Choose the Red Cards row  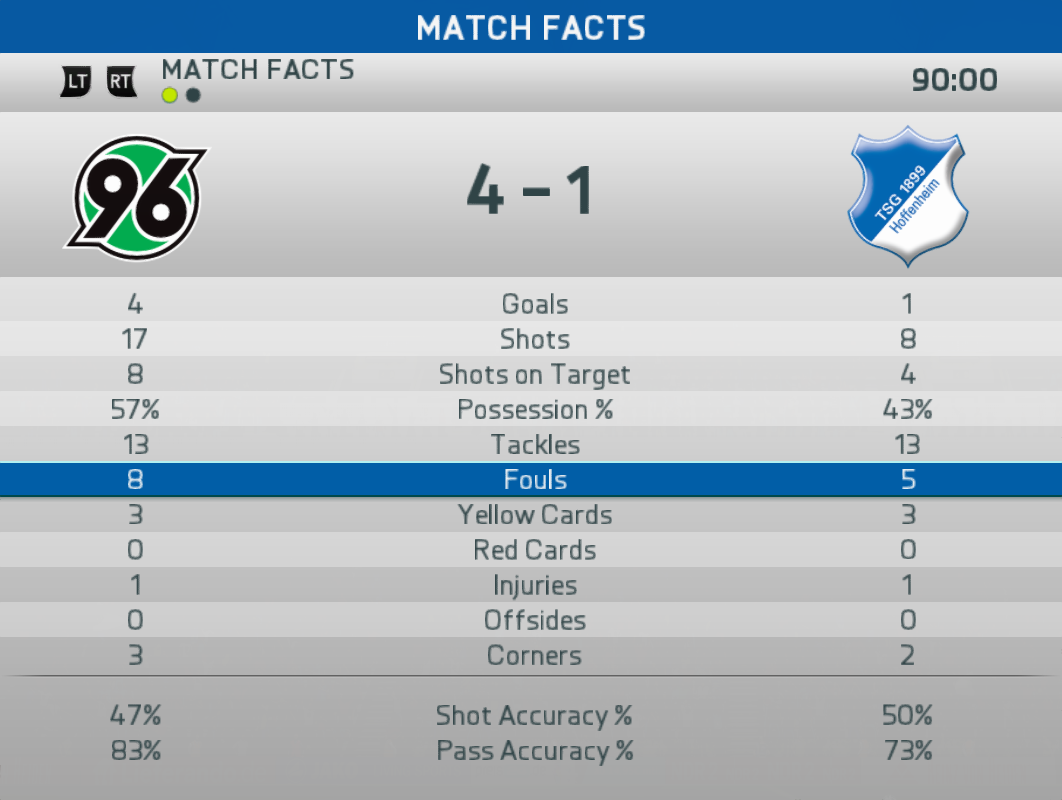coord(534,550)
